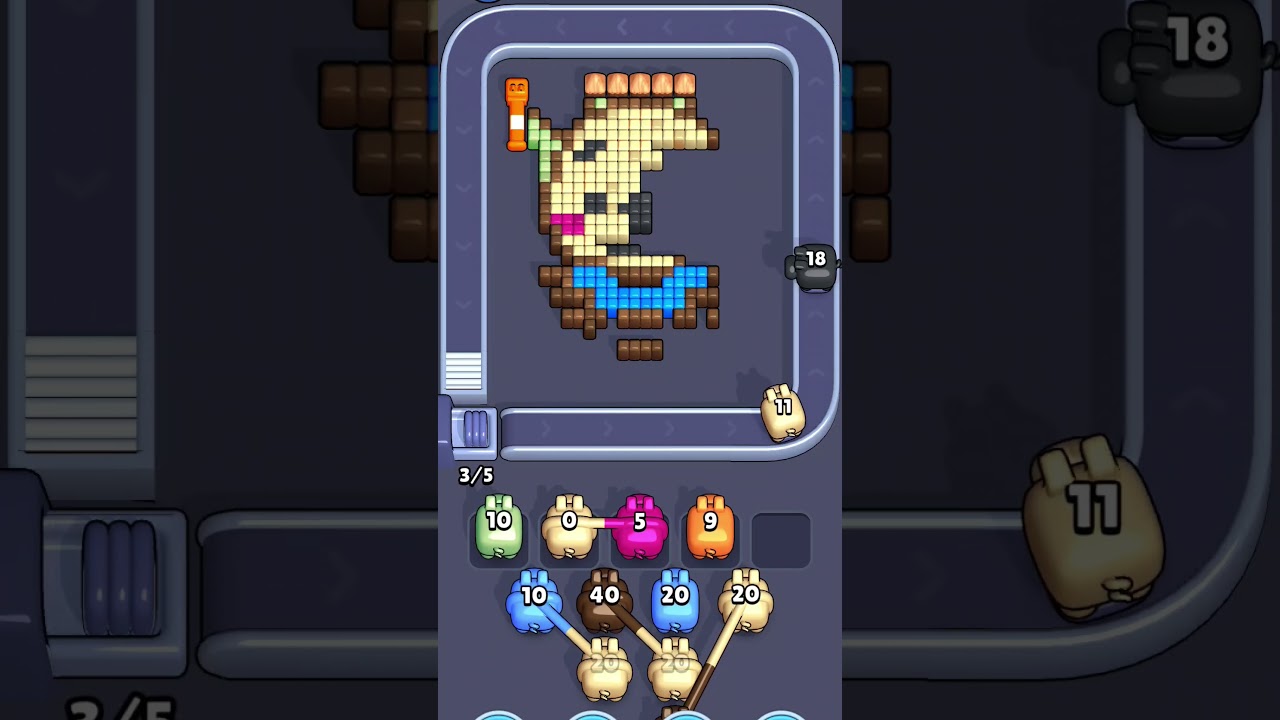
Task: Tap the striped dispenser slot on the left rail
Action: tap(465, 370)
